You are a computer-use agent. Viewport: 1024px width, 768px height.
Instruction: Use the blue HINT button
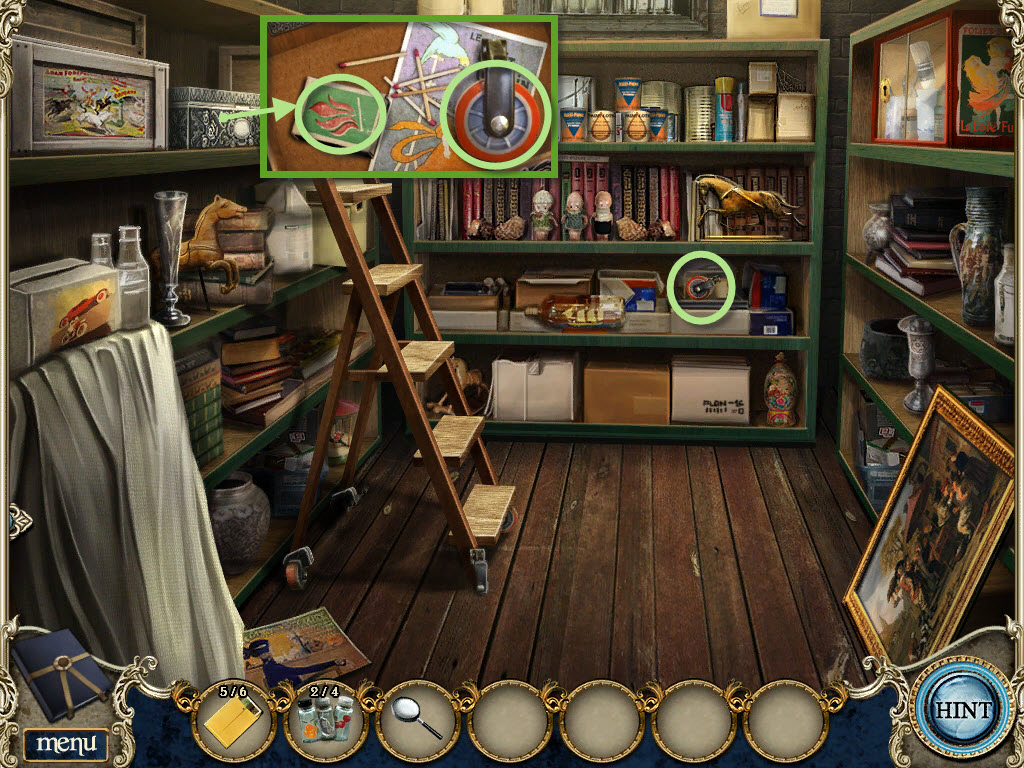962,711
